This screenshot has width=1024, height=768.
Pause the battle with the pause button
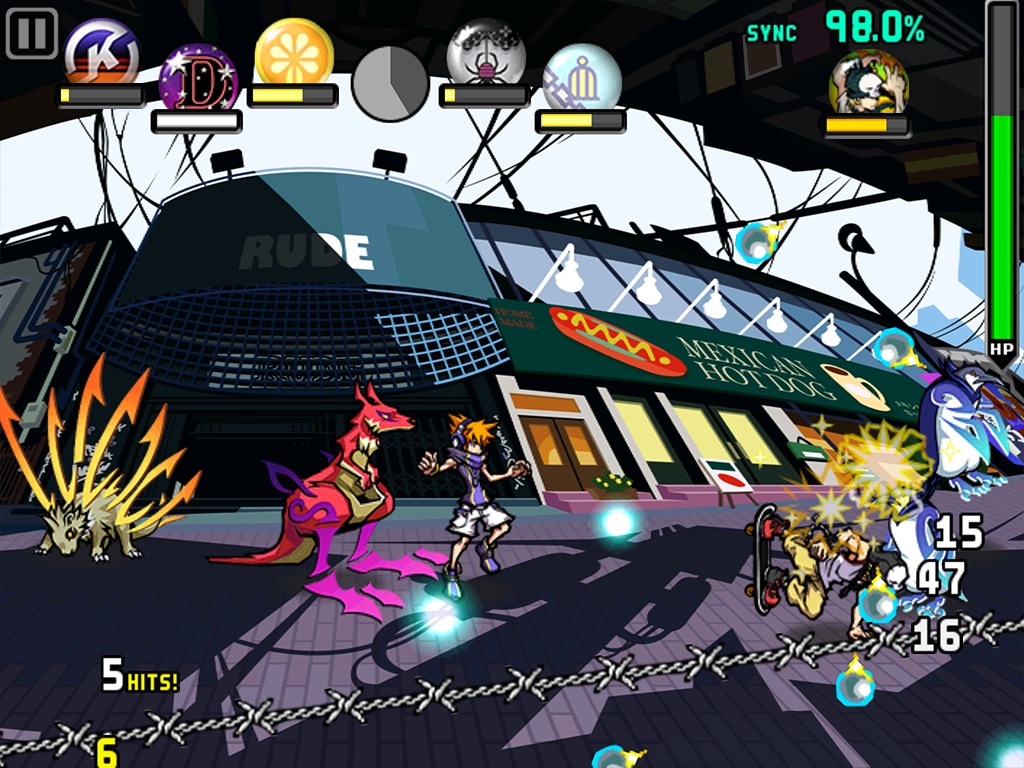pos(32,33)
